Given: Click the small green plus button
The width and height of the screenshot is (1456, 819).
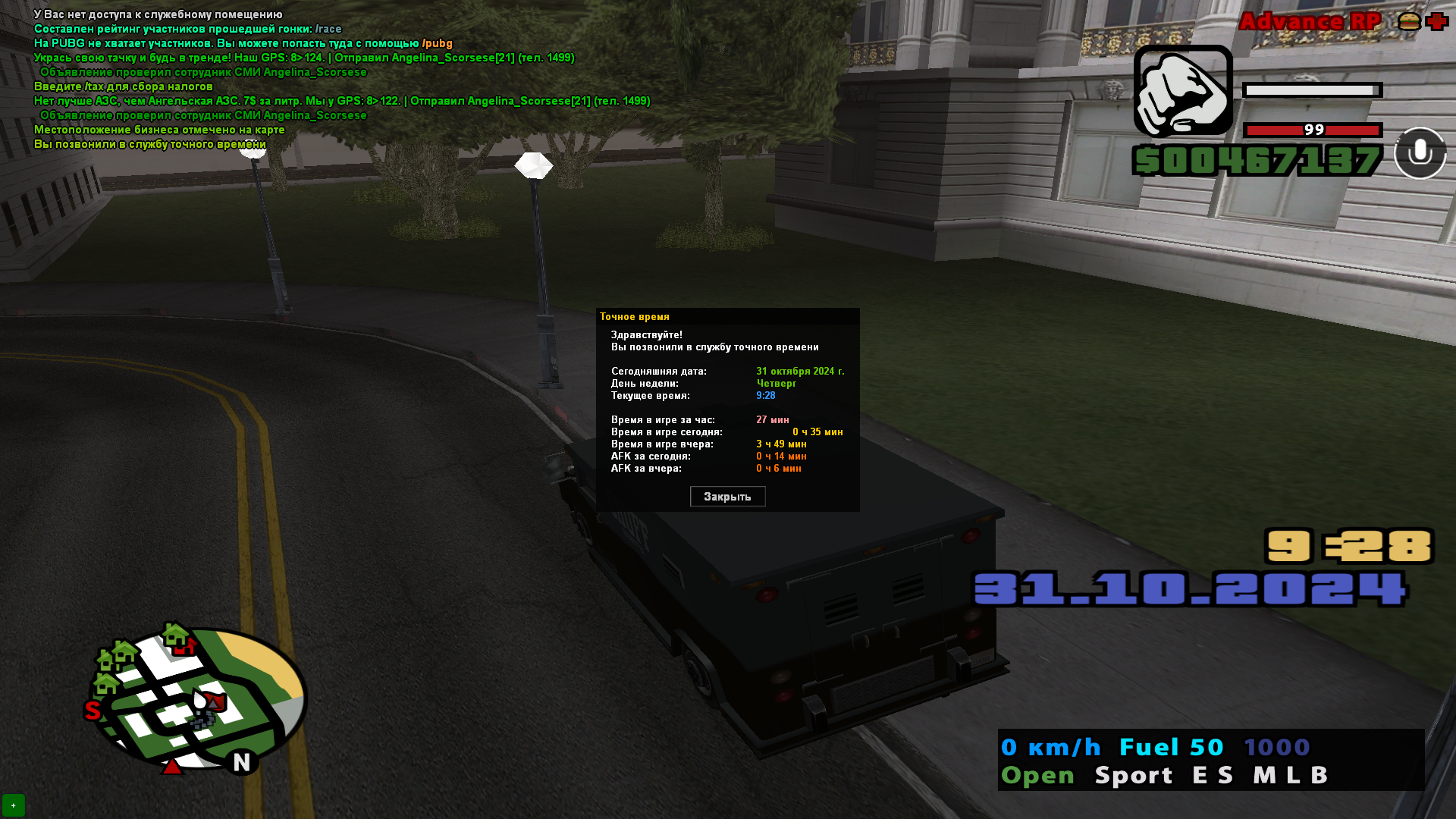Looking at the screenshot, I should point(14,805).
